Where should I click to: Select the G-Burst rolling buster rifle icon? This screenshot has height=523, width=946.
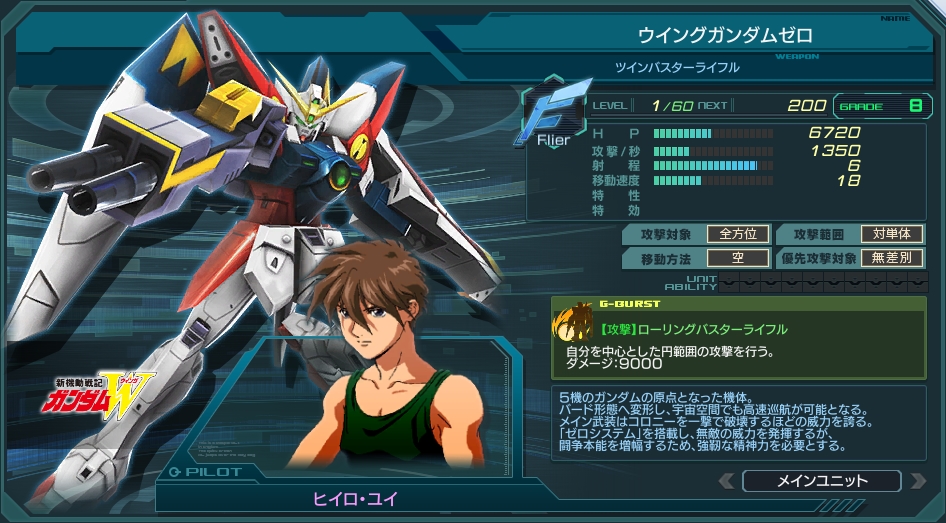click(574, 323)
